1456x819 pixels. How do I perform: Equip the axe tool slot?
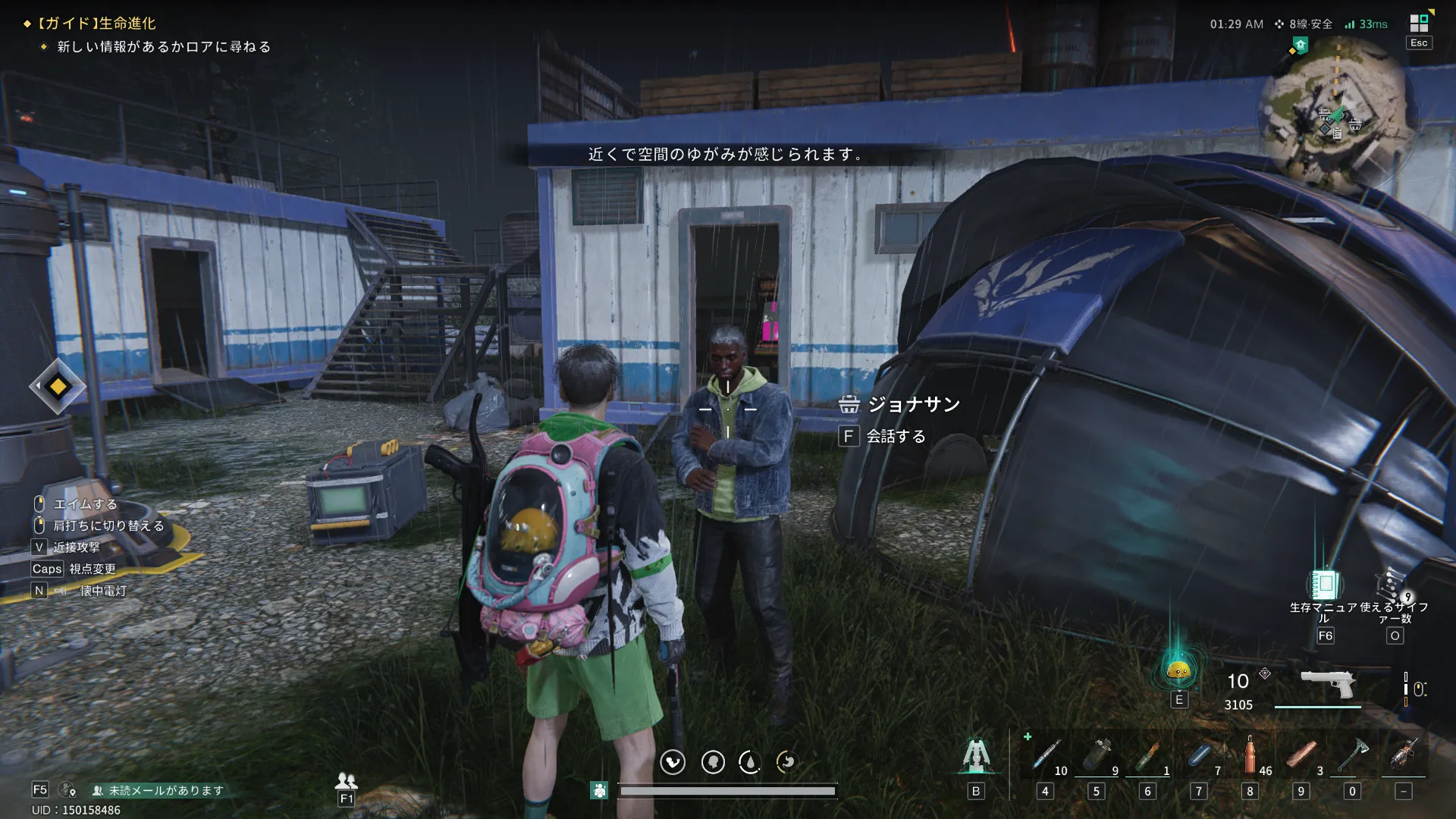1352,756
